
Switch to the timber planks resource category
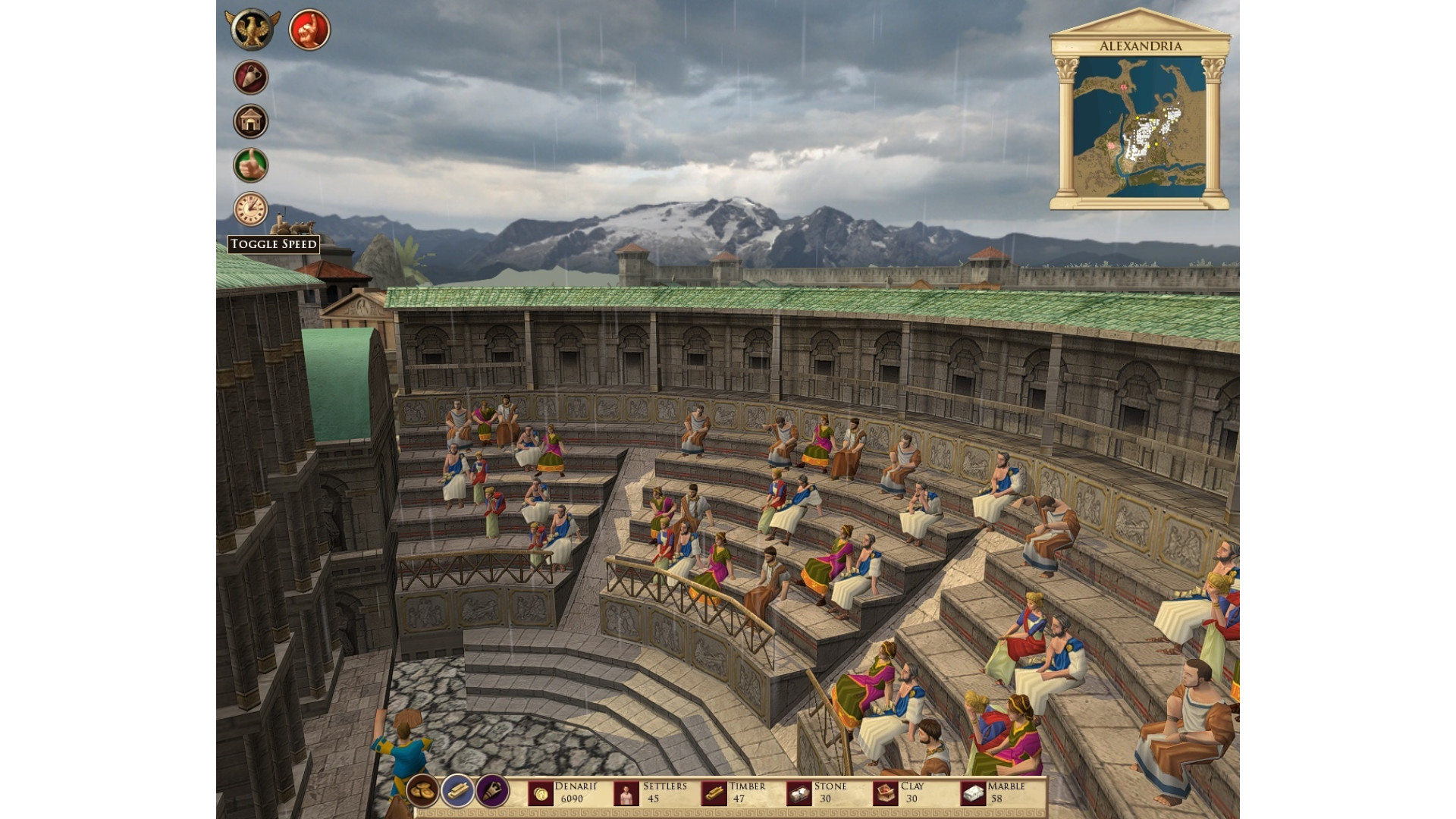(457, 792)
